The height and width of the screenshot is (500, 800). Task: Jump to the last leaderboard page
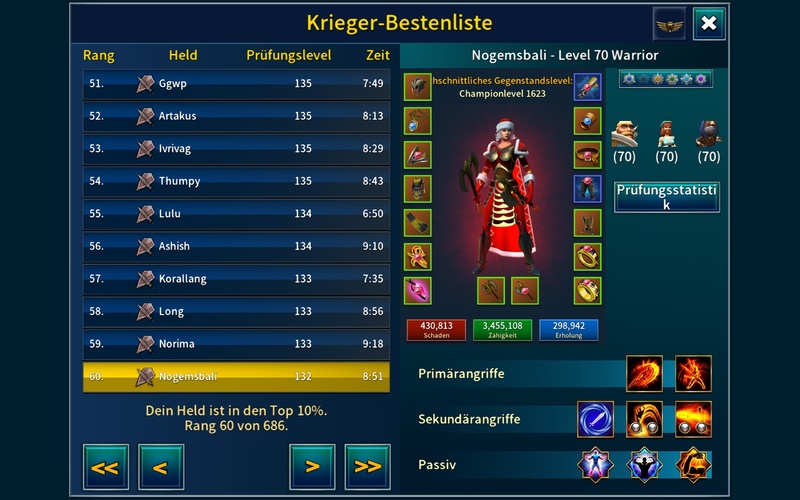(x=367, y=466)
